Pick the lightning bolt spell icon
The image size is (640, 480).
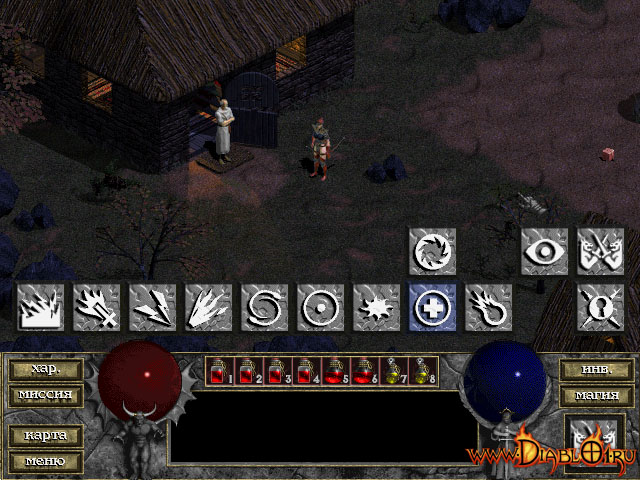(152, 307)
